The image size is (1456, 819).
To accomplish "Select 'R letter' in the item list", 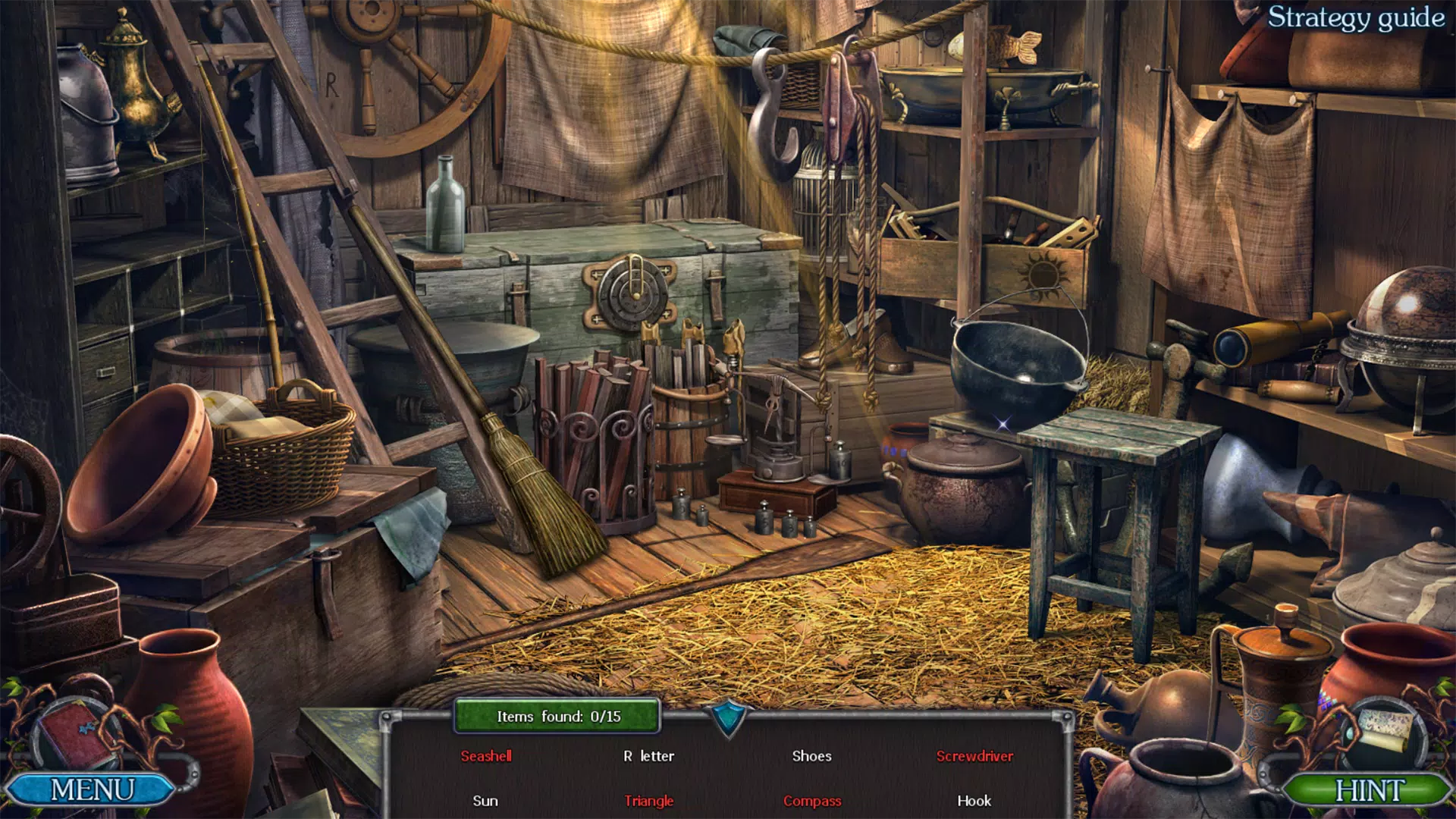I will [649, 756].
